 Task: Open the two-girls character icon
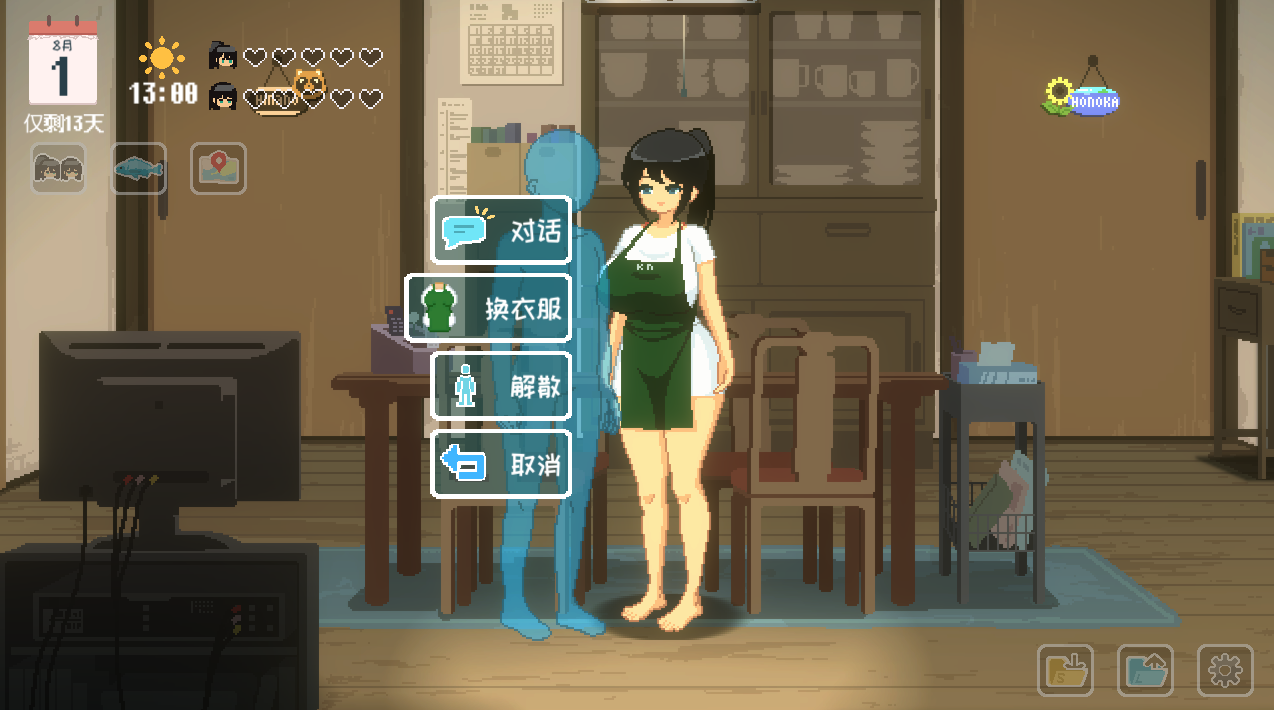coord(58,168)
